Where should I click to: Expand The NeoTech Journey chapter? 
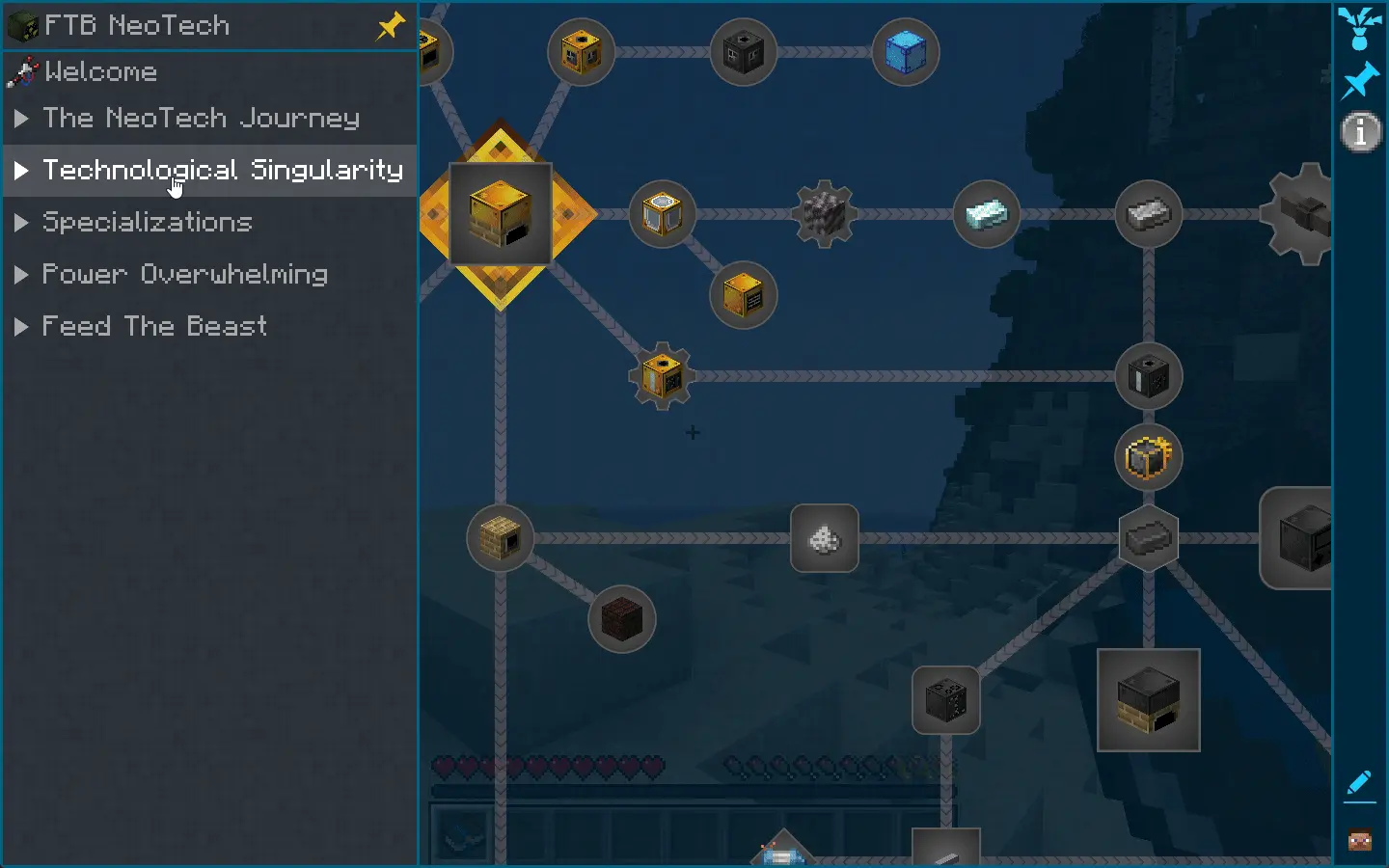201,118
